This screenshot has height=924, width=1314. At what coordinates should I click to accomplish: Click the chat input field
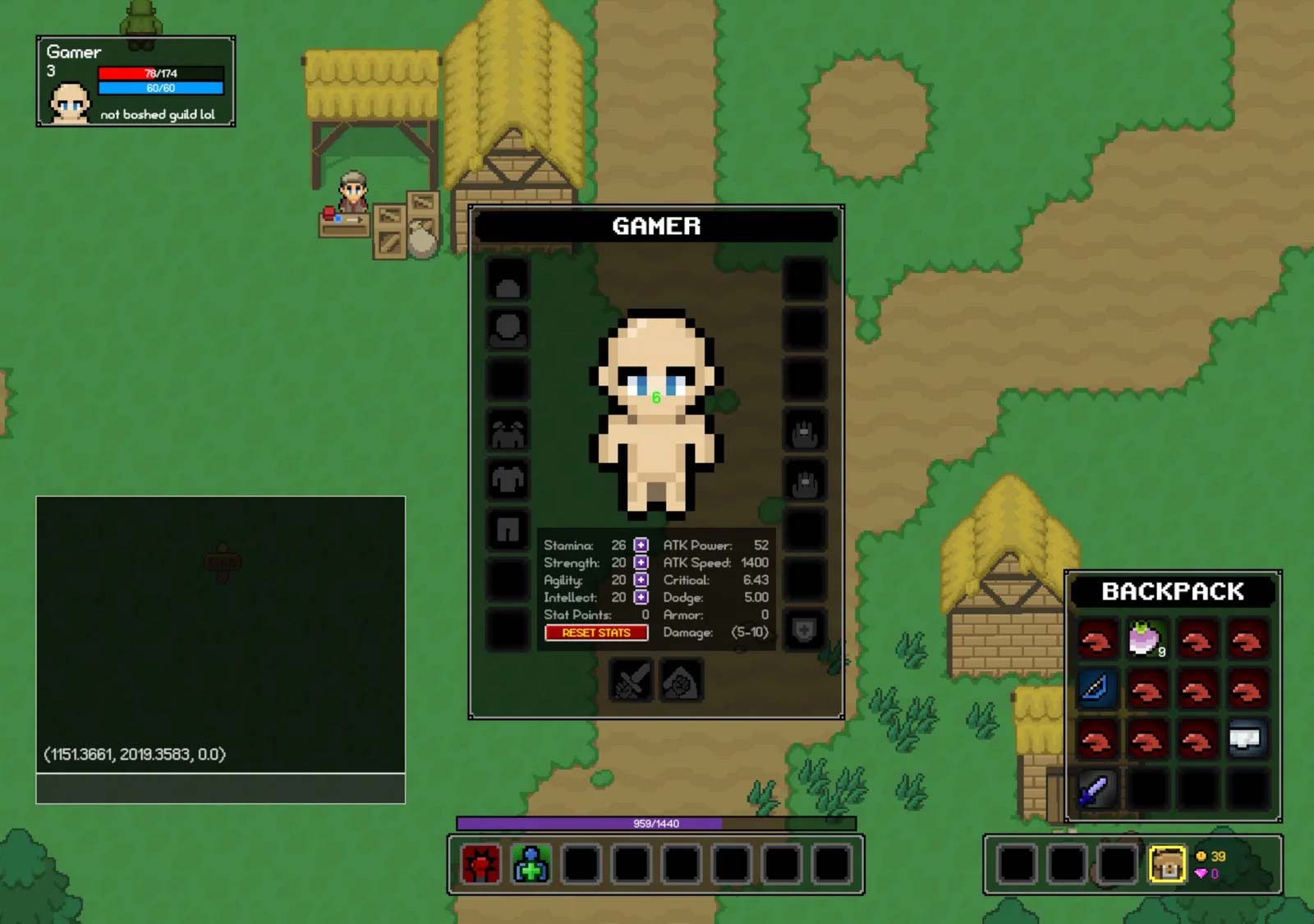(x=220, y=788)
